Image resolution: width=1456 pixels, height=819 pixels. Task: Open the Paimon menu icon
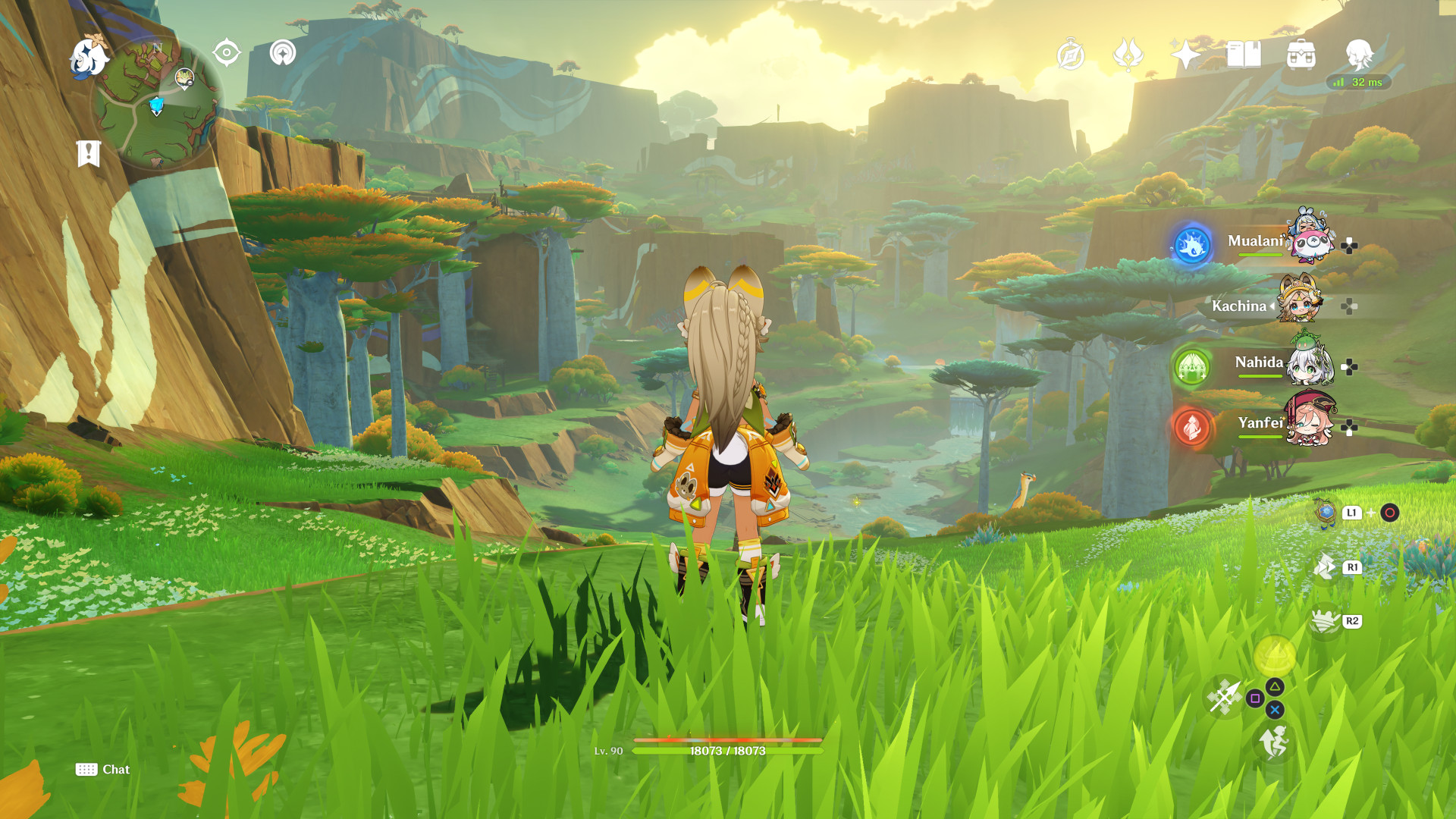click(x=89, y=58)
